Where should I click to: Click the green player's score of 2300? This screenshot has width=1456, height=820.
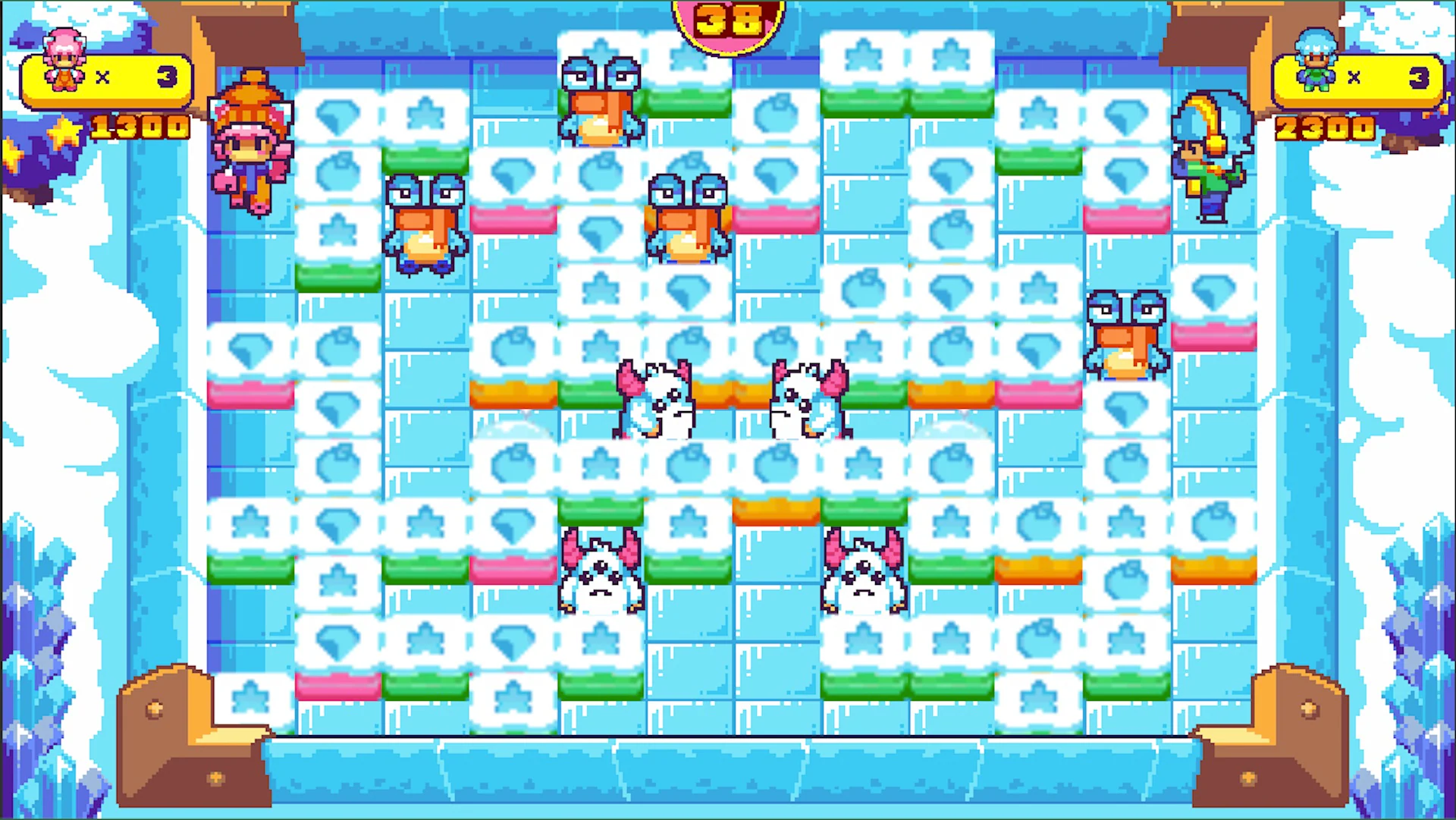(1323, 127)
